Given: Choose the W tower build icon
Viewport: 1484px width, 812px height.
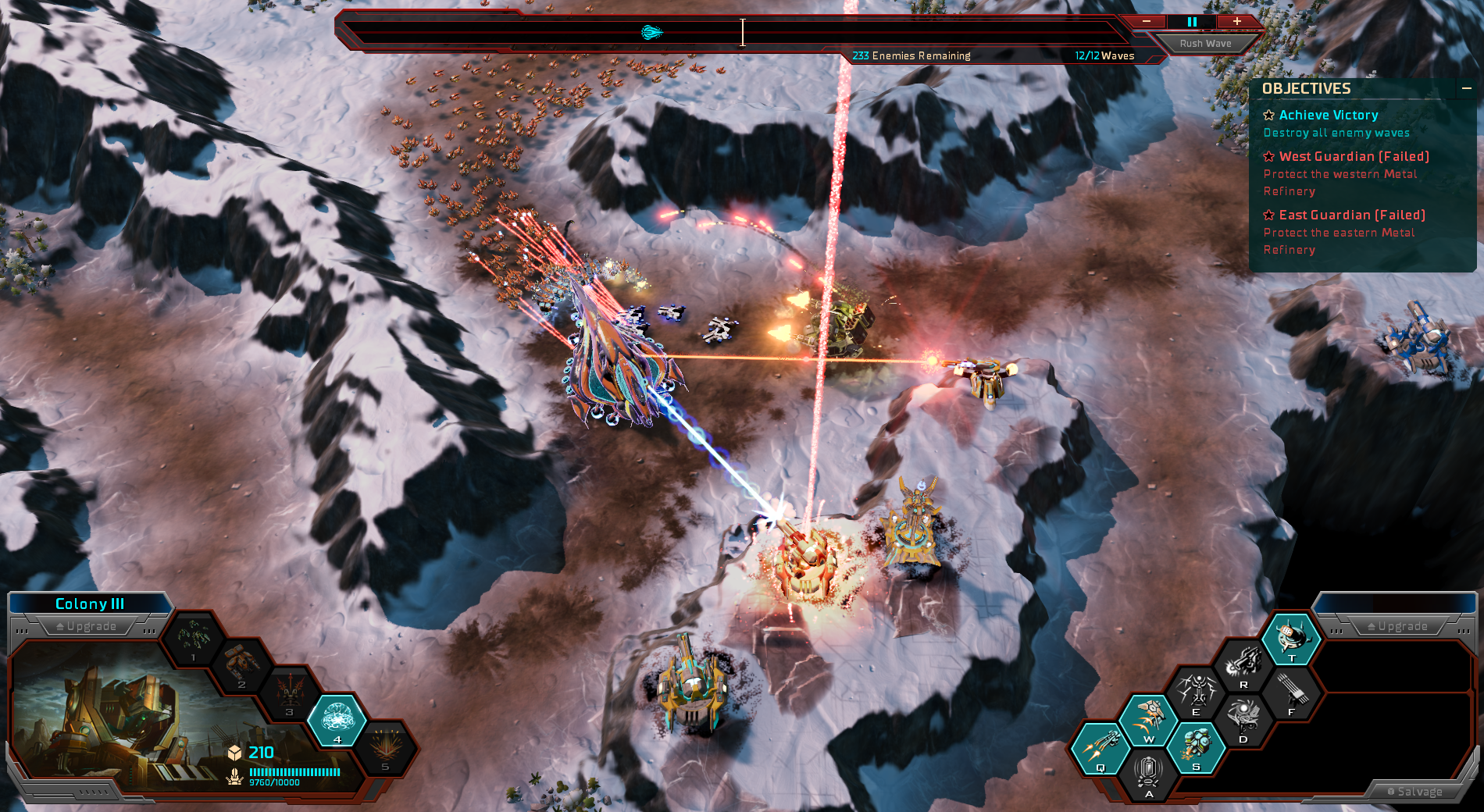Looking at the screenshot, I should pos(1148,720).
